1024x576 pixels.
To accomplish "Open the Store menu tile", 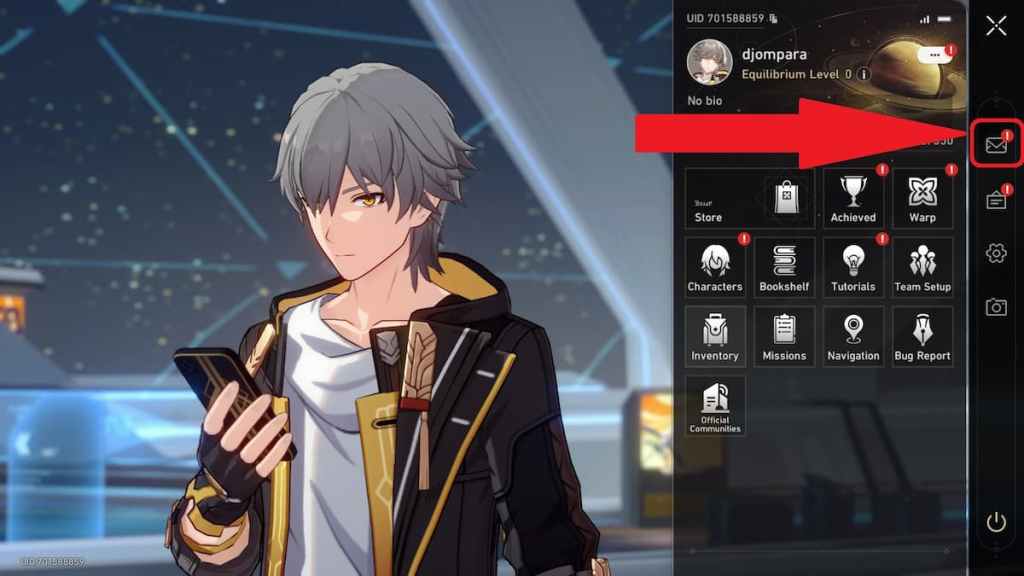I will click(749, 198).
